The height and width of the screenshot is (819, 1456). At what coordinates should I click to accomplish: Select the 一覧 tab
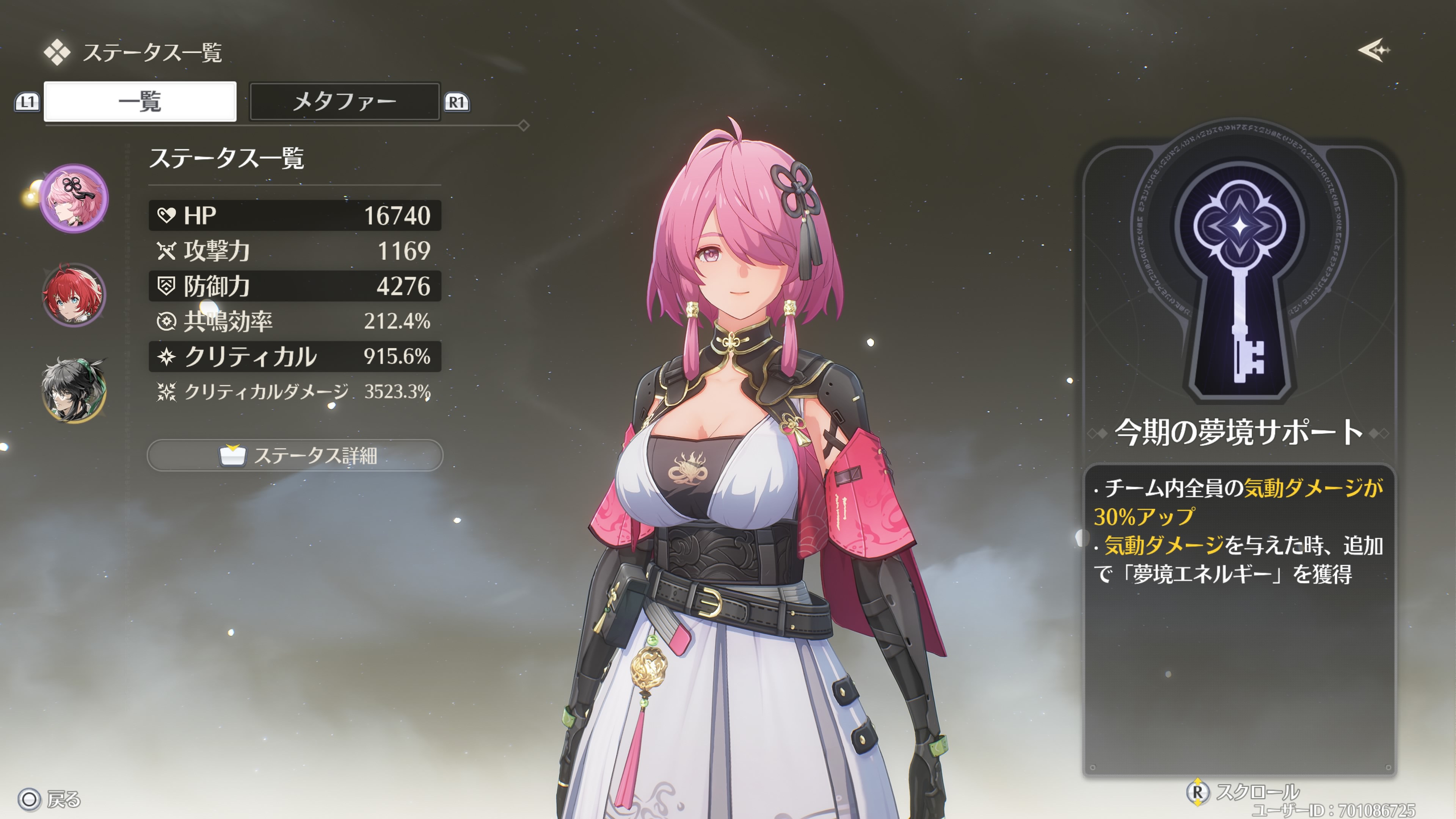pyautogui.click(x=140, y=102)
